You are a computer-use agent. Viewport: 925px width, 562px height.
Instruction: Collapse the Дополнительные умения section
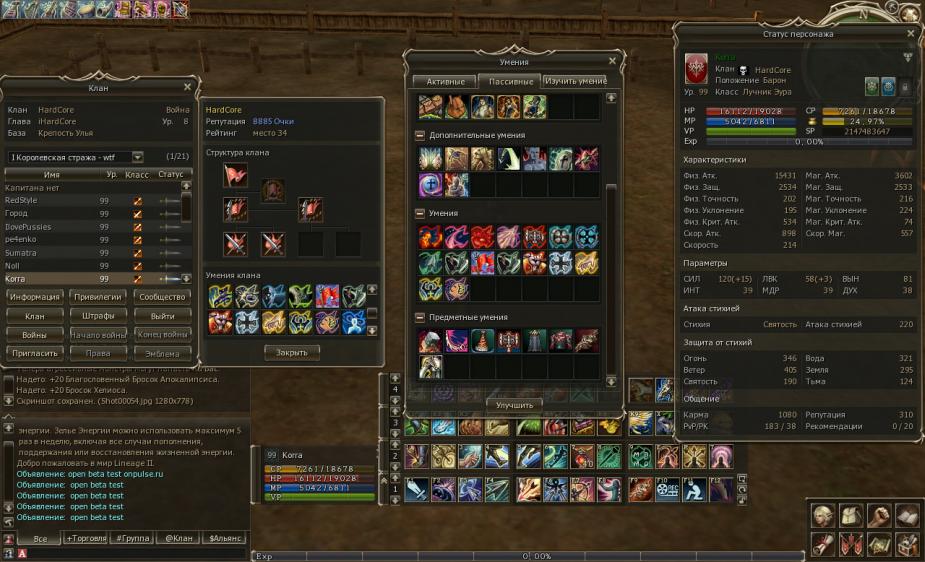(x=420, y=135)
